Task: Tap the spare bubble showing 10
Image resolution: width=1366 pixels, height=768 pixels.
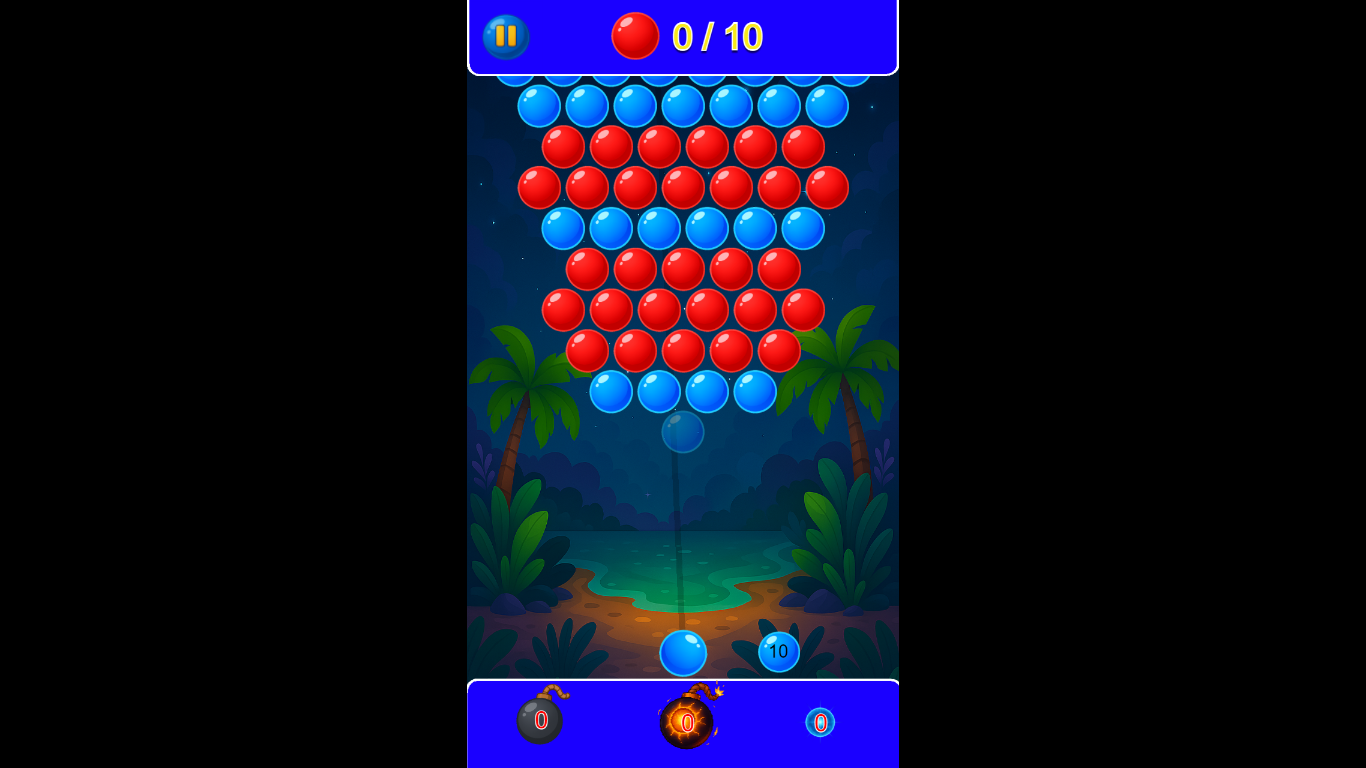Action: click(x=779, y=651)
